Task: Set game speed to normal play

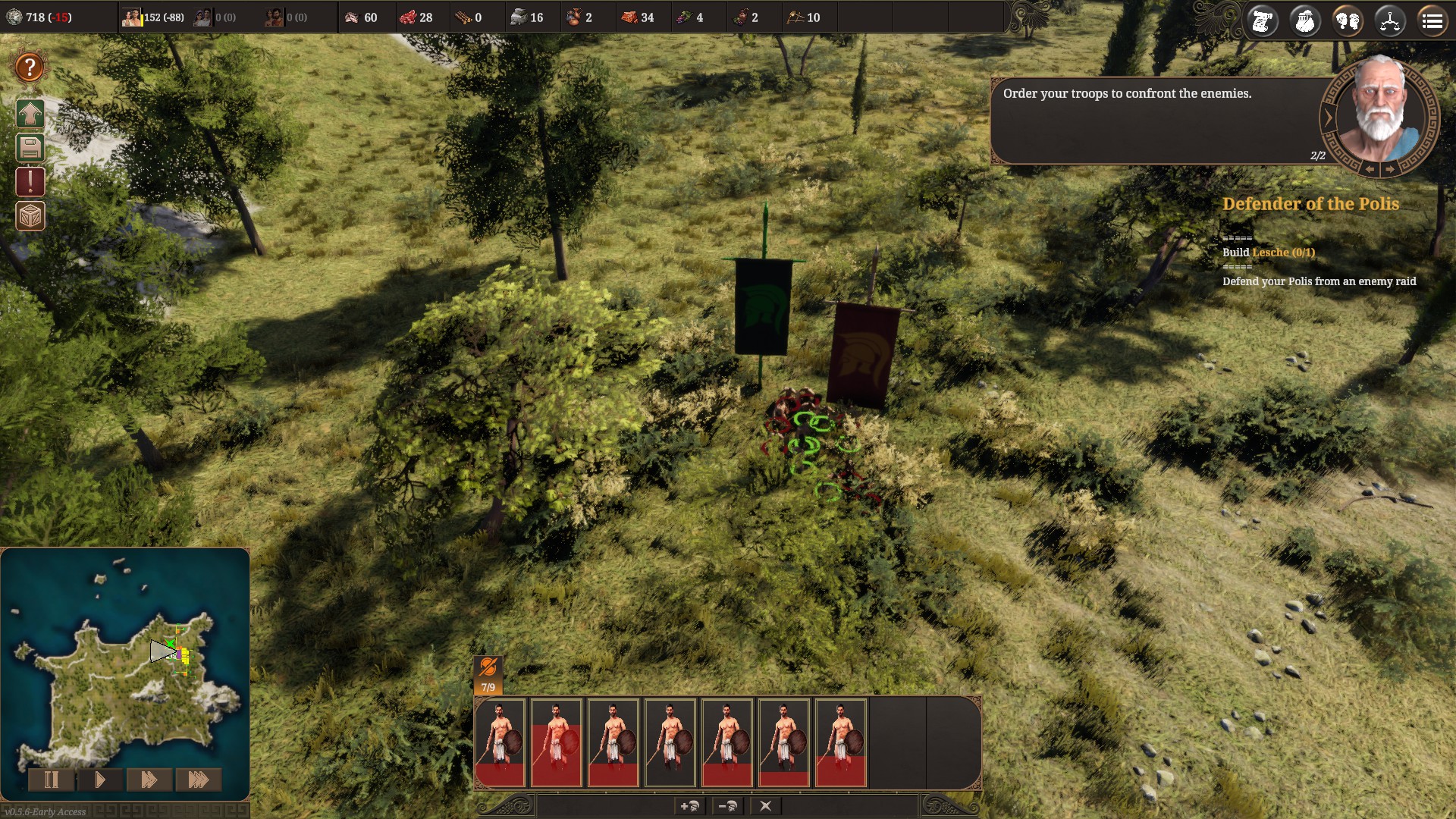Action: click(99, 780)
